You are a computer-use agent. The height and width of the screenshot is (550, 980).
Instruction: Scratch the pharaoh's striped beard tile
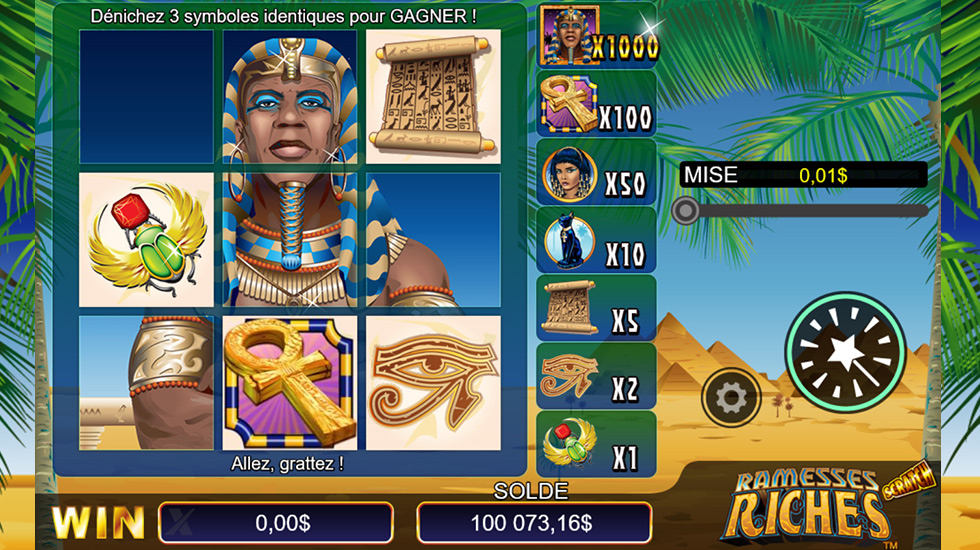[289, 240]
